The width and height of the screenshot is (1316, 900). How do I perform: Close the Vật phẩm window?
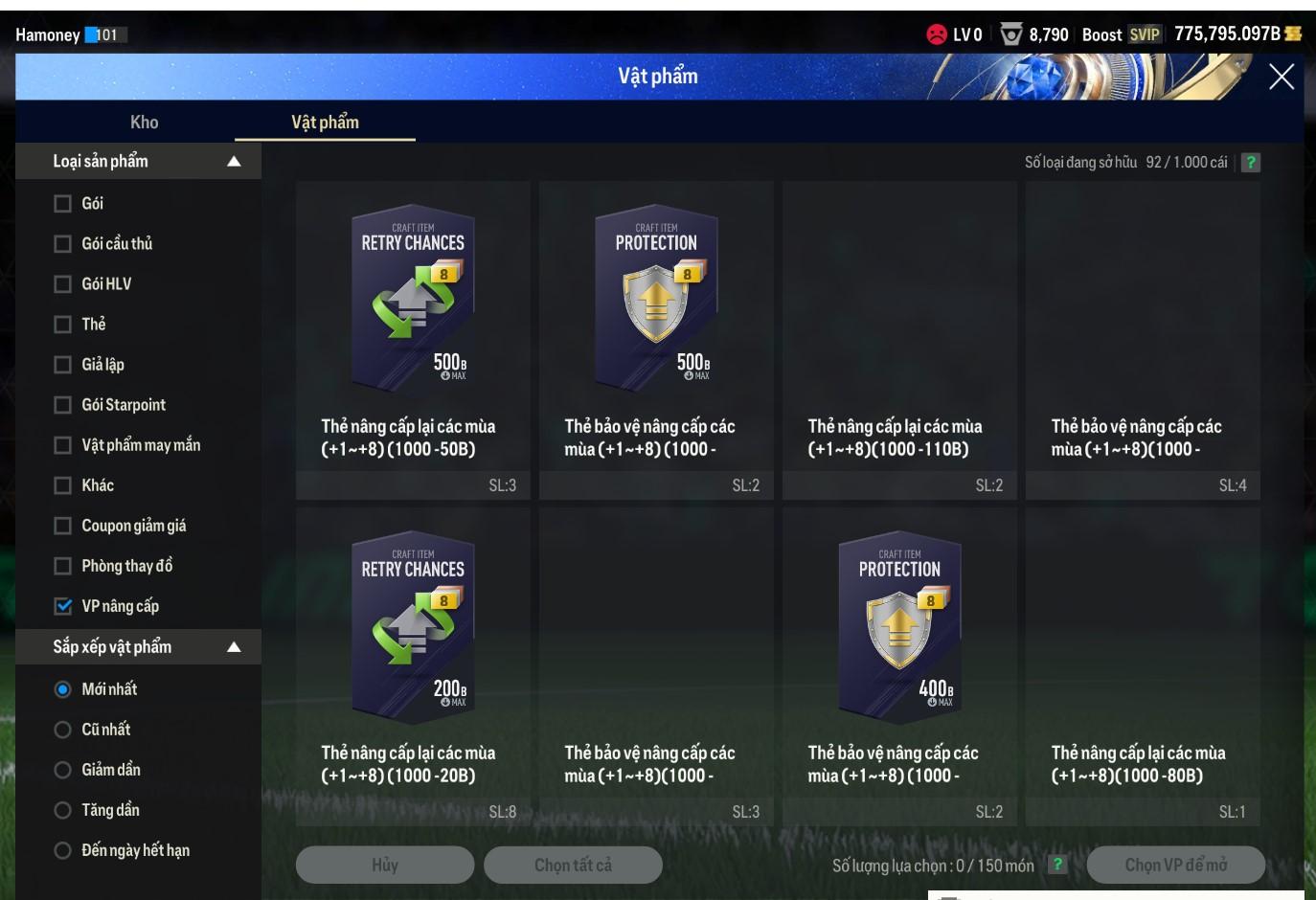click(1281, 78)
